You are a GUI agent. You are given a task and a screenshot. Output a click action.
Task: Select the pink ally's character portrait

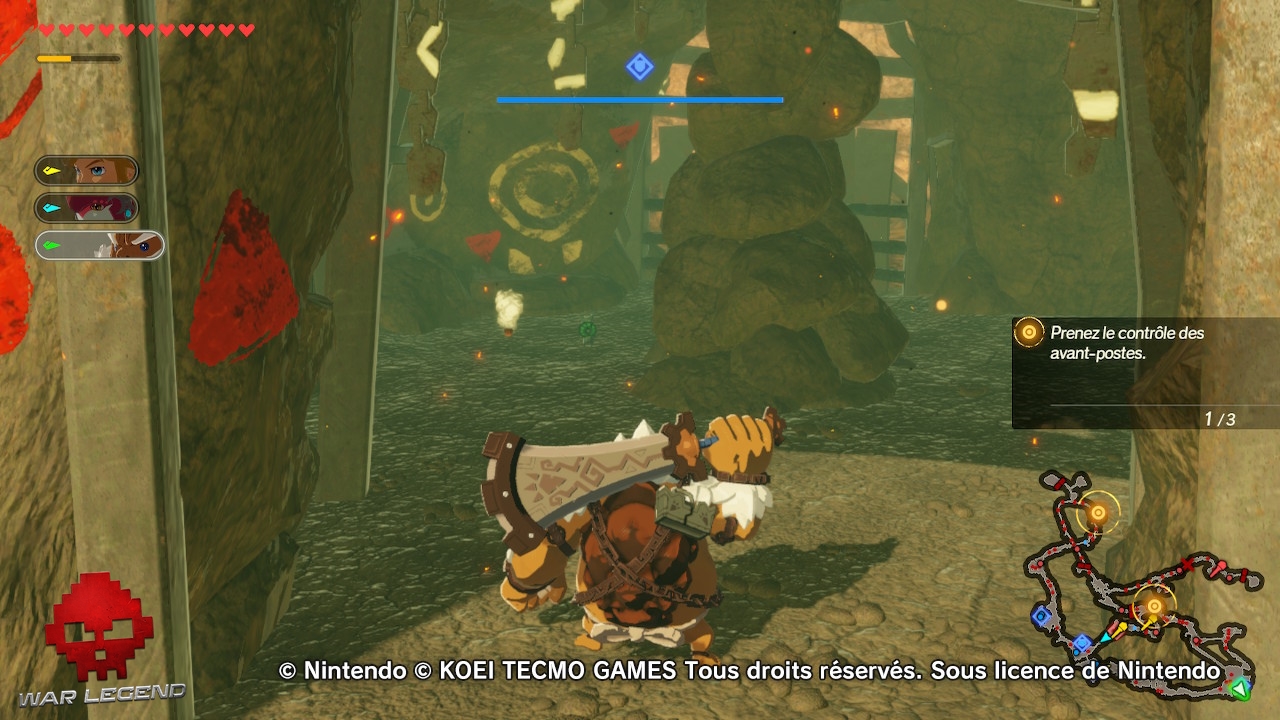point(100,208)
